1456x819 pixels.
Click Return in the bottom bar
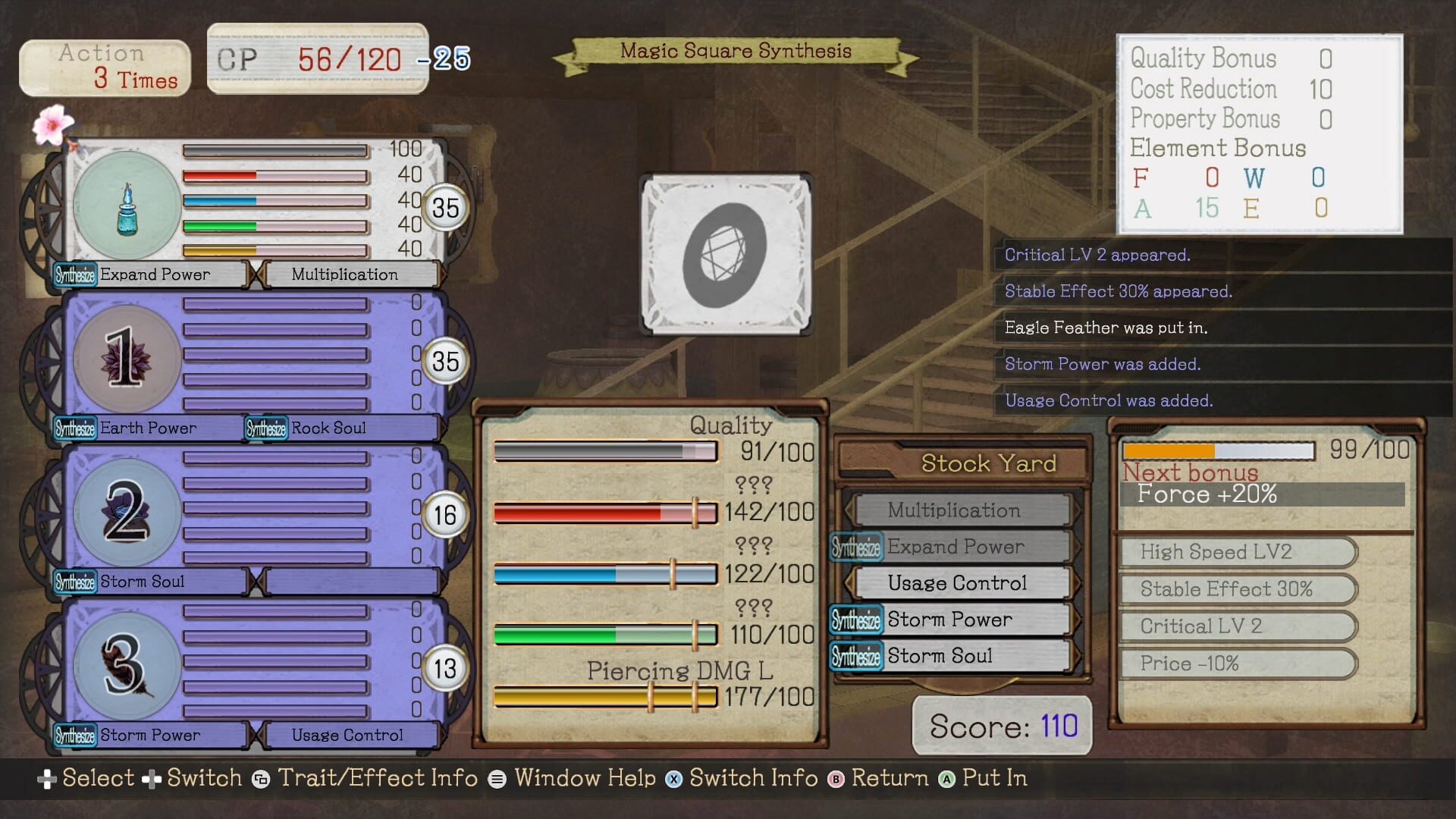point(890,778)
